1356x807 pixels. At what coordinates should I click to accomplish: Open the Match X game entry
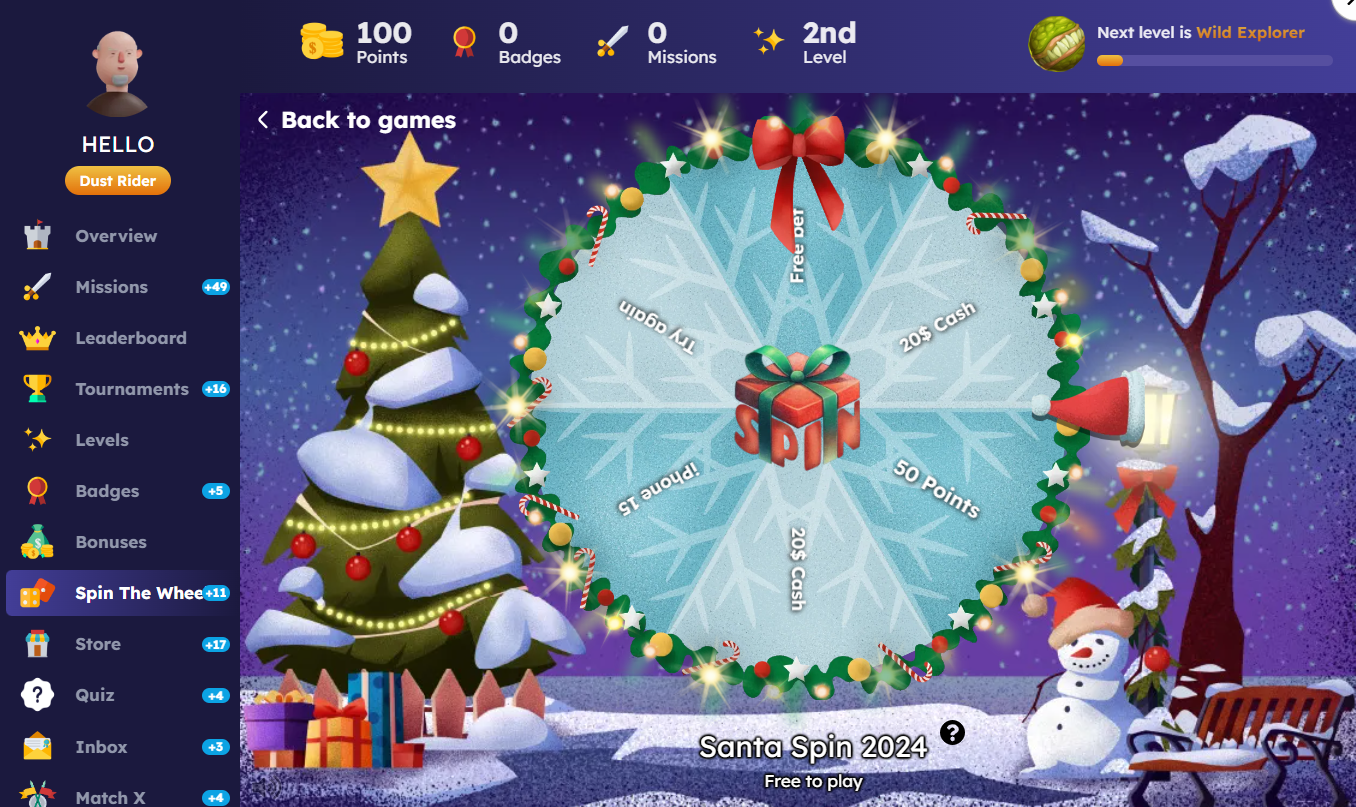point(110,797)
